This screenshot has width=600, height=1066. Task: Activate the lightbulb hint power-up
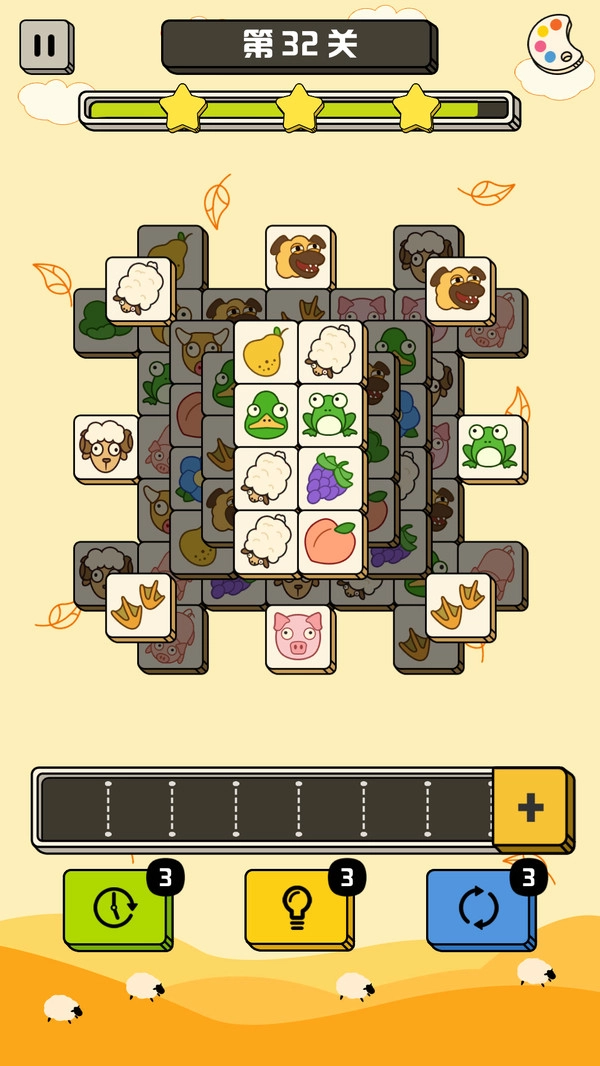tap(297, 907)
